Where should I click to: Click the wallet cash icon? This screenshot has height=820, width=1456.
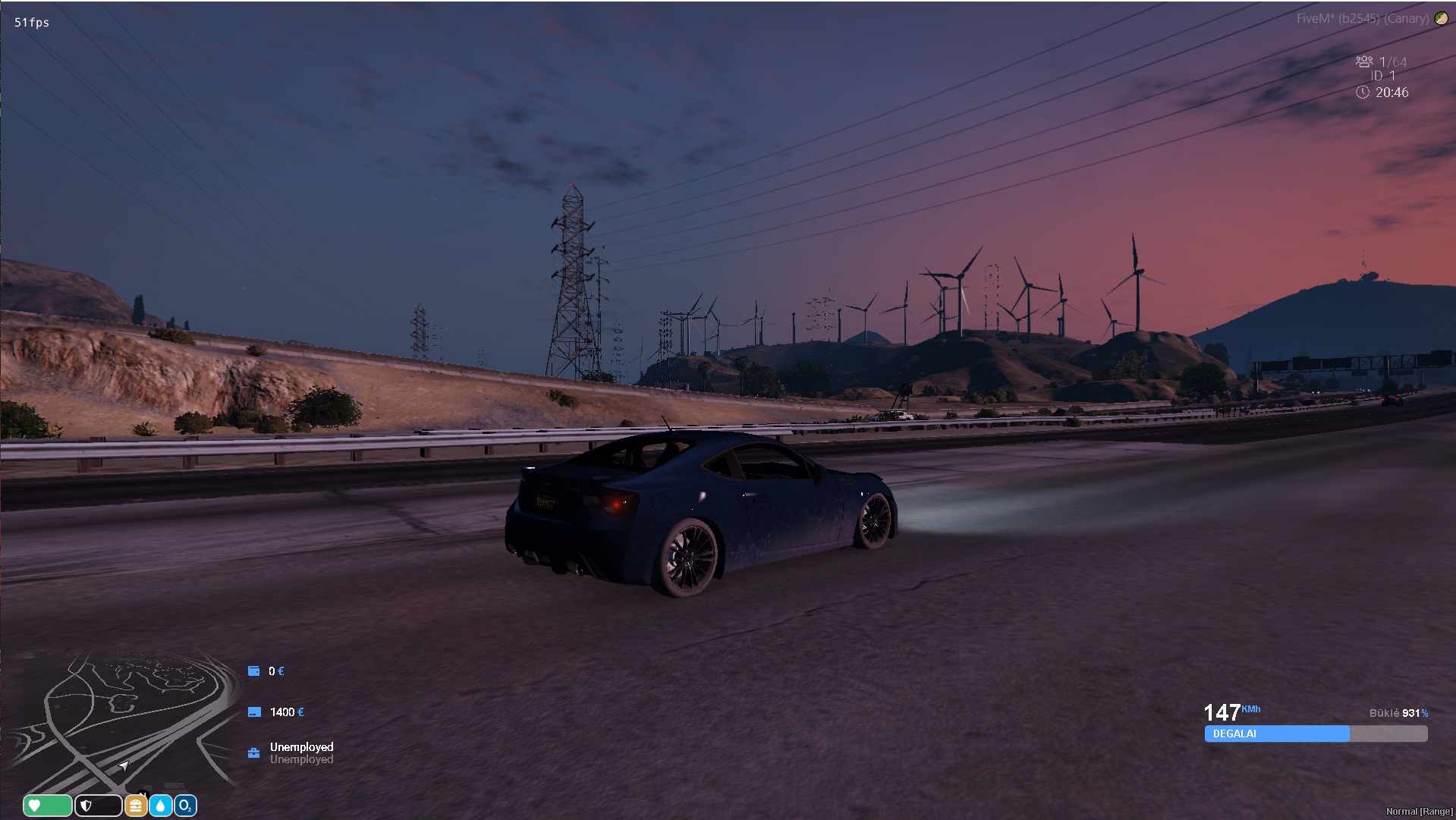click(254, 671)
